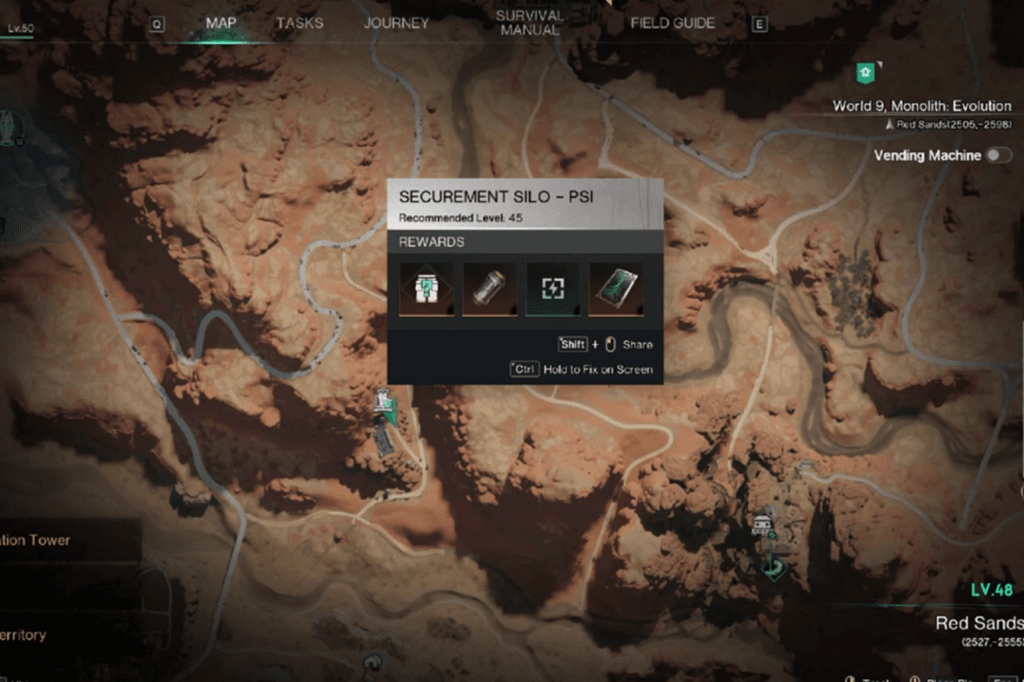Select the green home territory marker

865,72
